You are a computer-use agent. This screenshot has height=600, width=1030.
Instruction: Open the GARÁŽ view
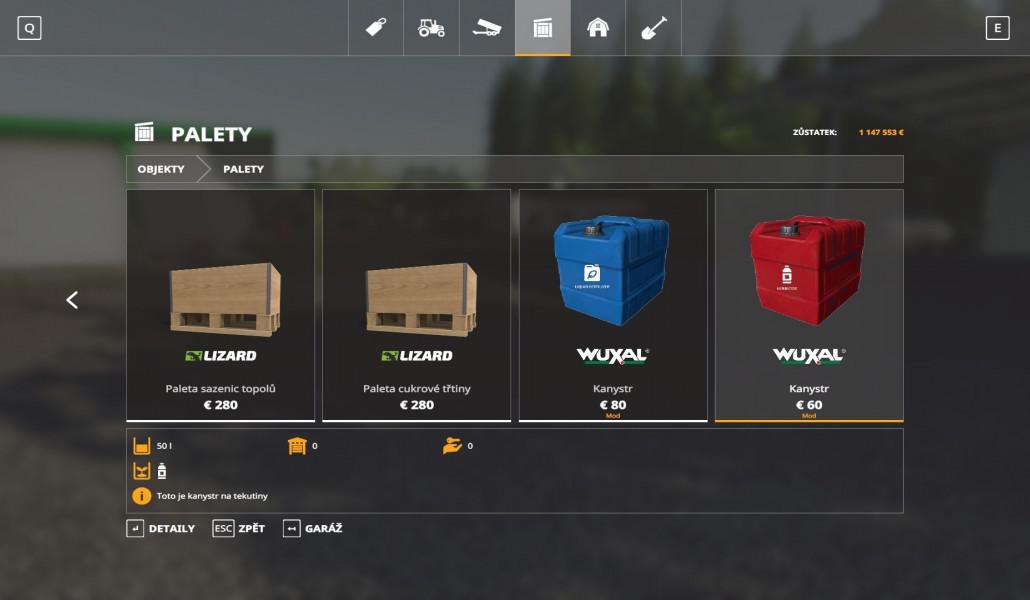(313, 528)
